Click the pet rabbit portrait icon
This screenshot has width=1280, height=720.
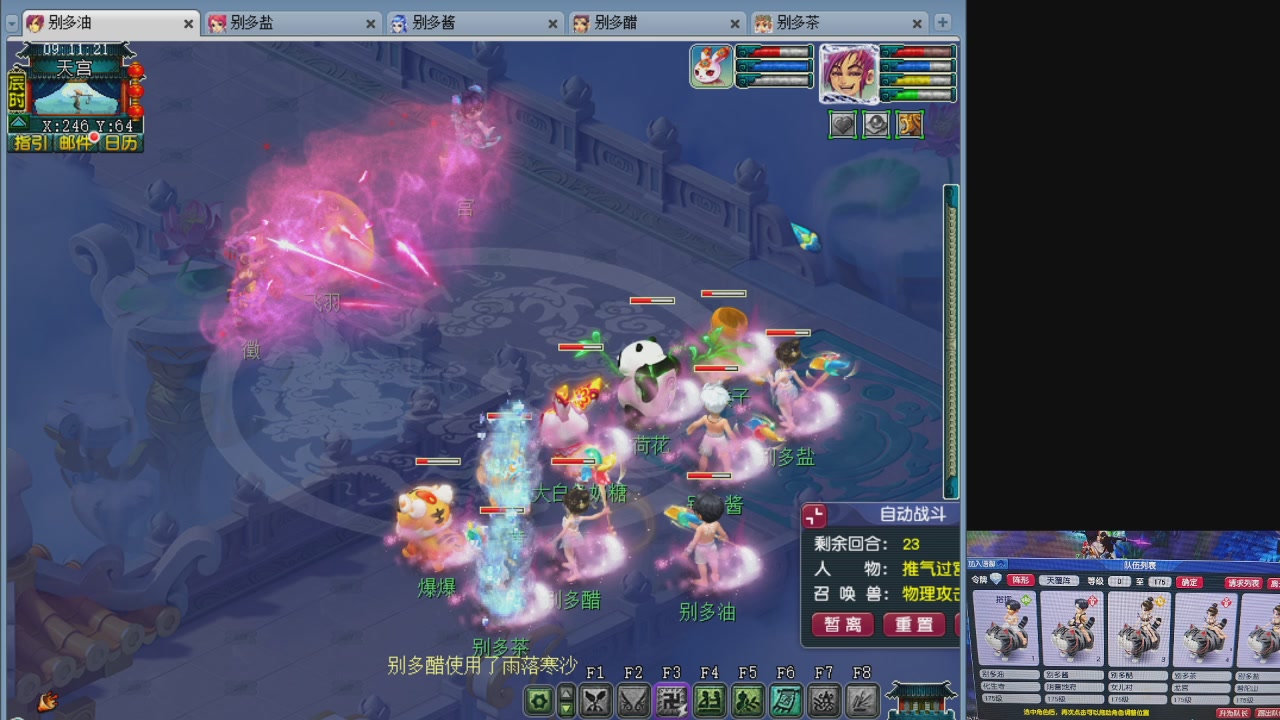pos(710,65)
